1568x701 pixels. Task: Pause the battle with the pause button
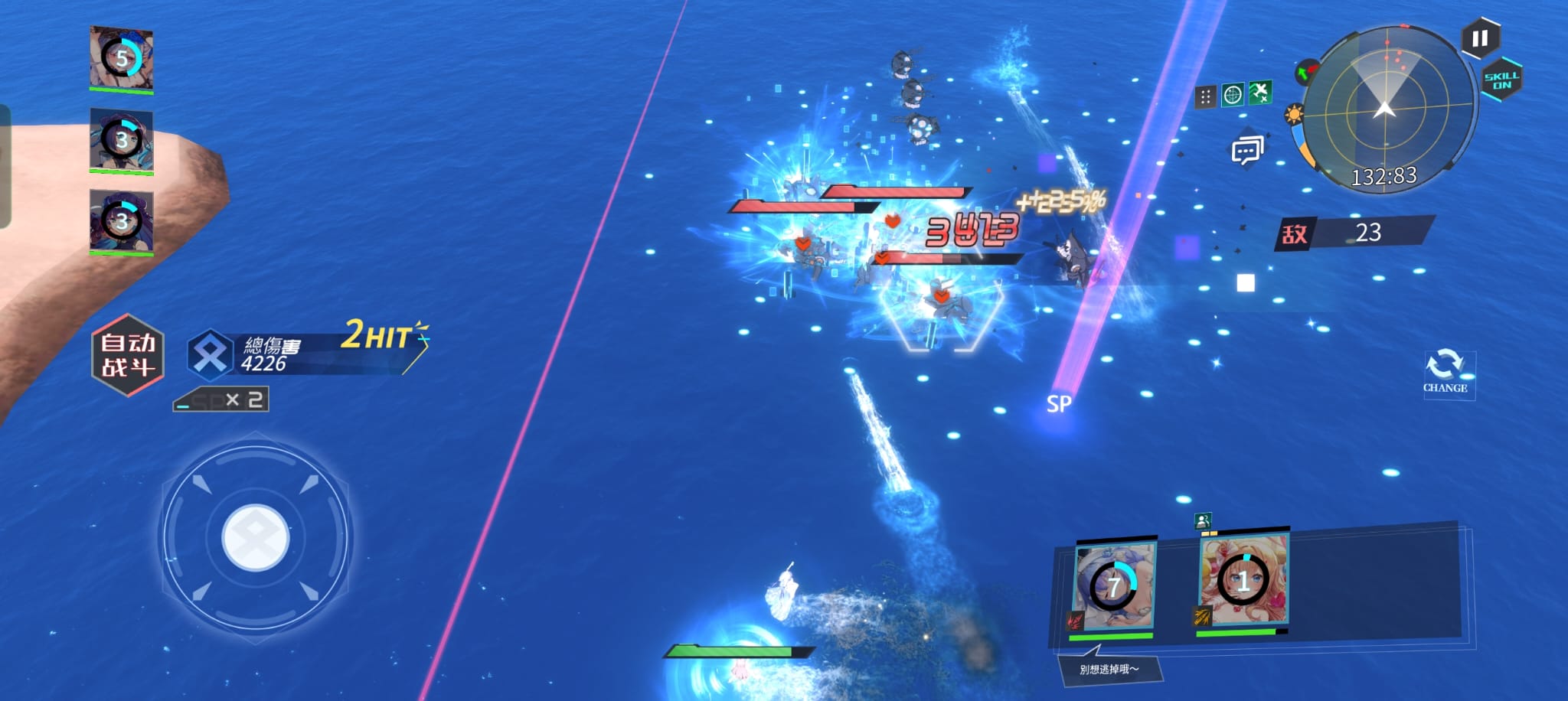(1479, 38)
